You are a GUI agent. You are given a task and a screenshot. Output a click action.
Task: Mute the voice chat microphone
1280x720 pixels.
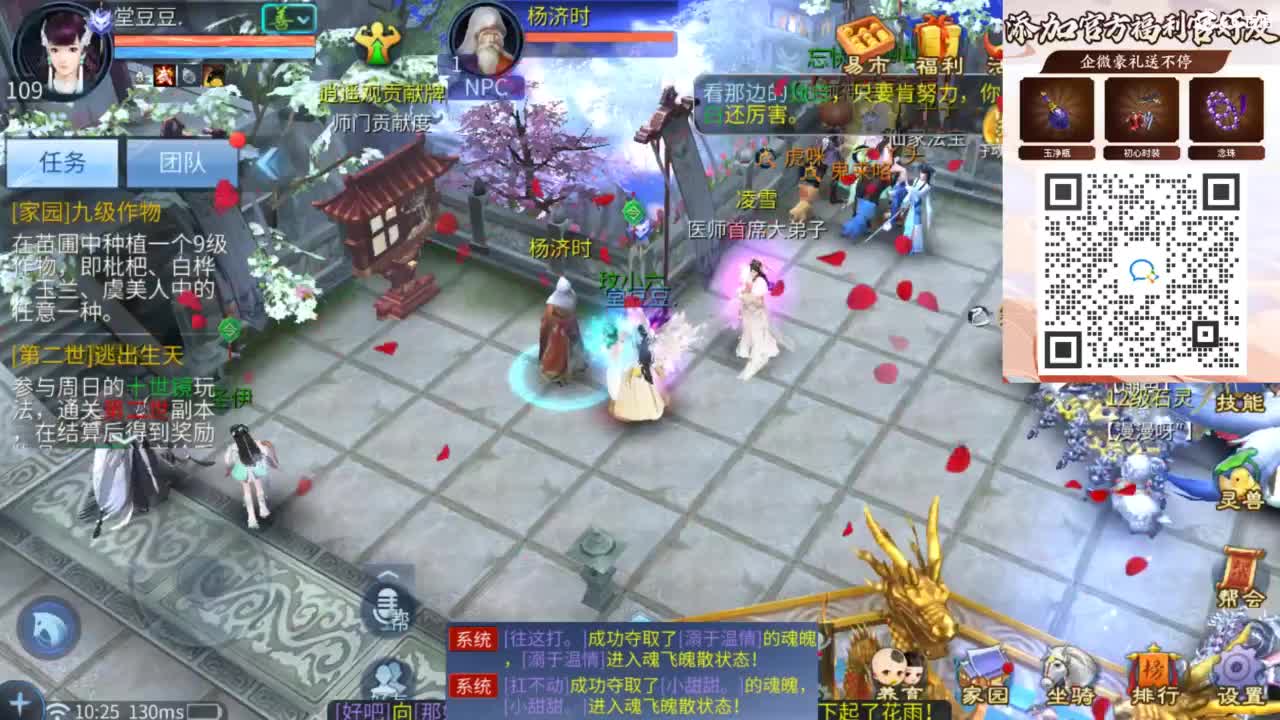click(x=385, y=608)
